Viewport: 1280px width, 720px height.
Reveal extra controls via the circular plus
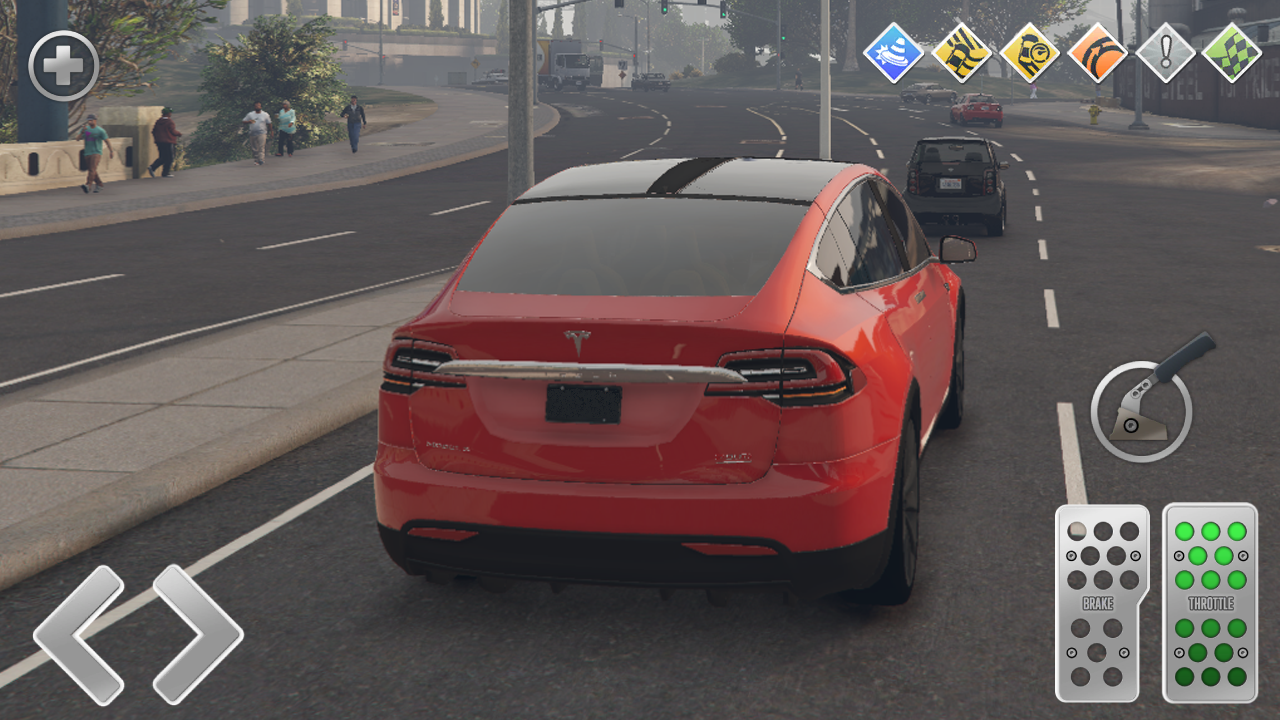[x=65, y=65]
